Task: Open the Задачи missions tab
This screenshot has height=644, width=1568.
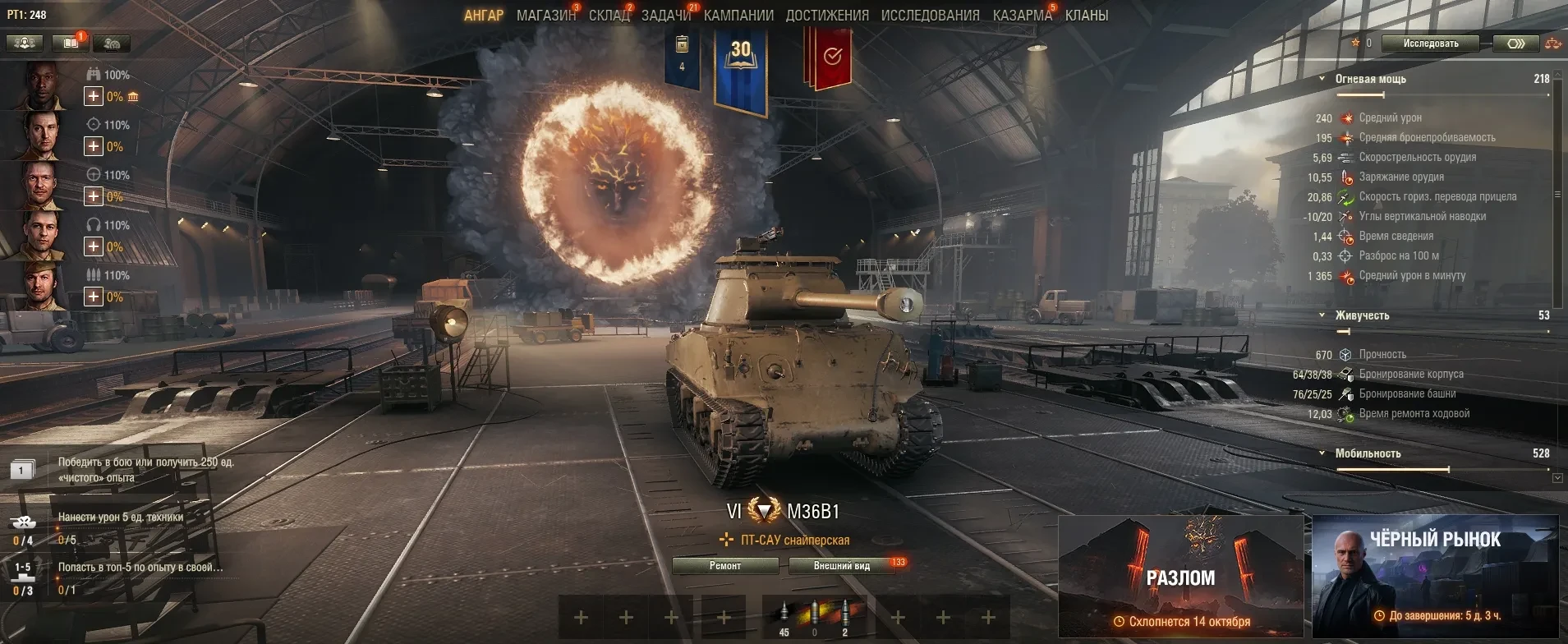Action: click(x=666, y=16)
